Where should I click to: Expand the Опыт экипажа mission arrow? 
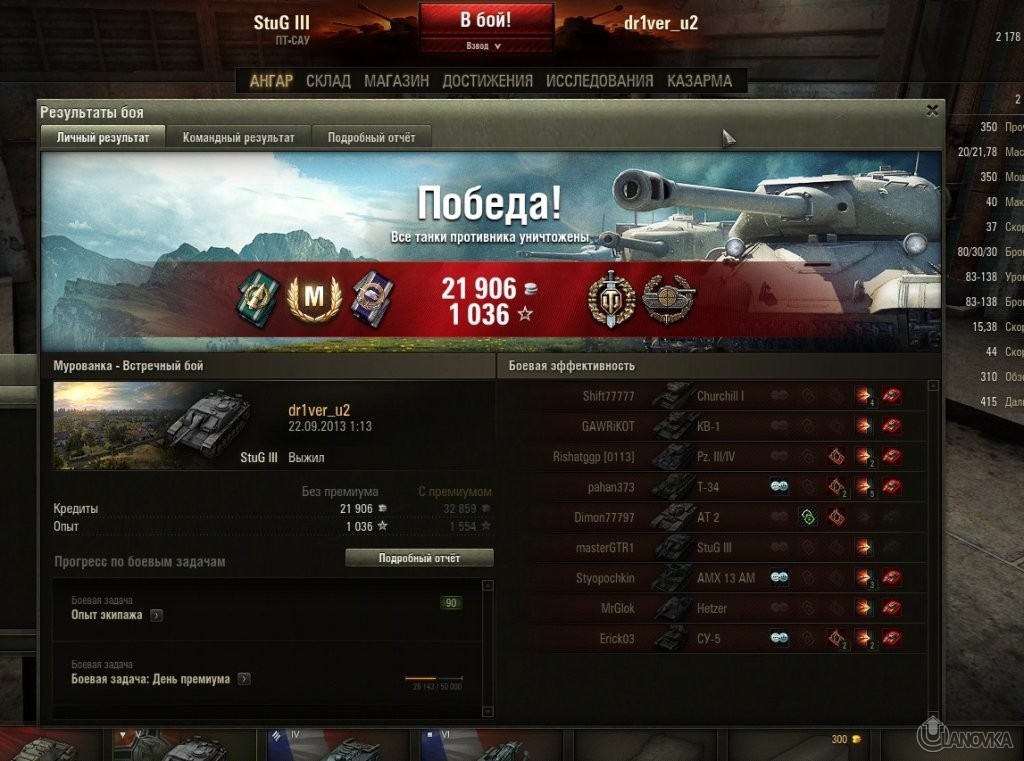[156, 615]
